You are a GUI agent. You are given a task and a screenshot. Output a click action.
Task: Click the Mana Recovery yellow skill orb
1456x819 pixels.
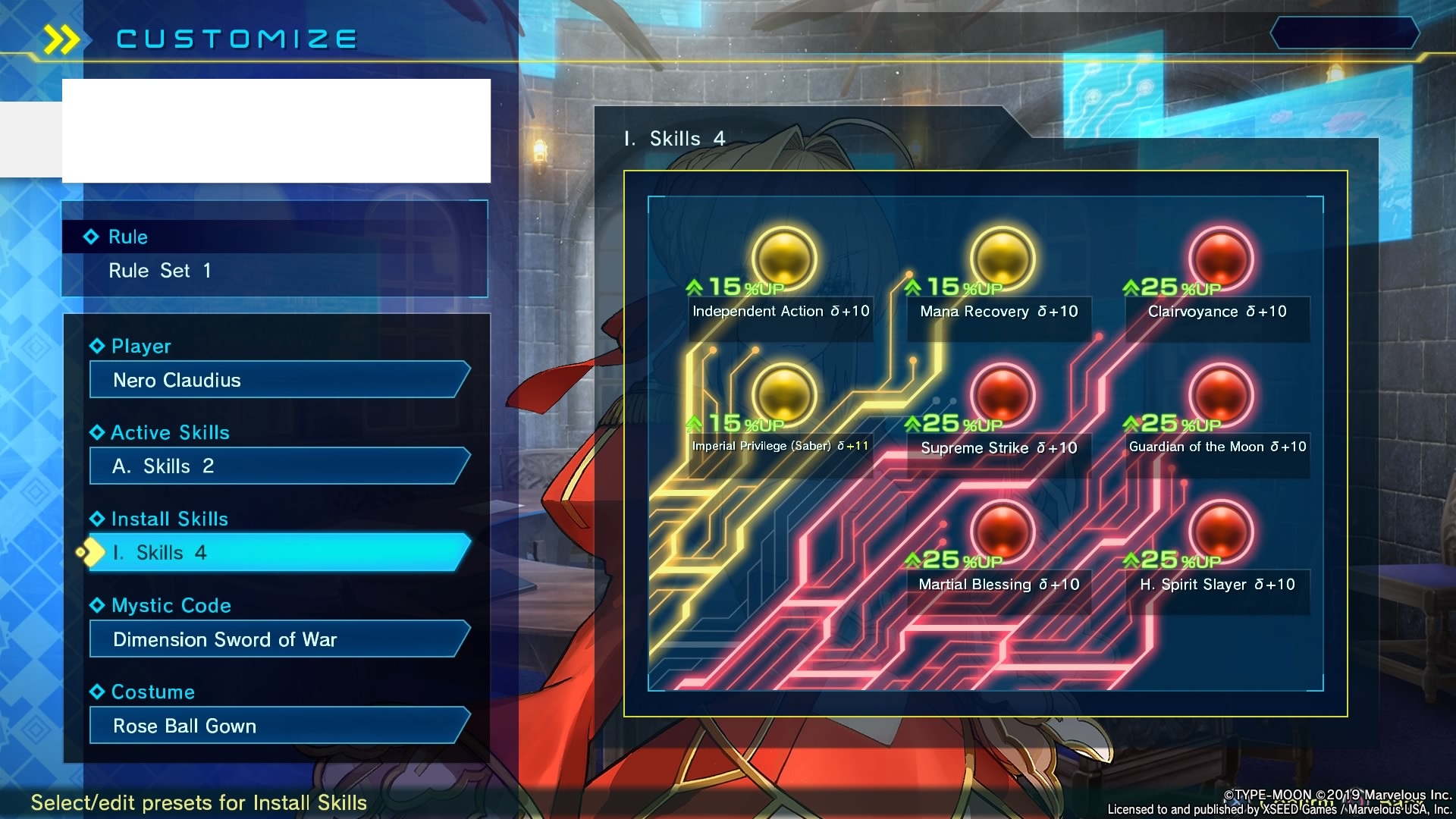pos(1002,258)
